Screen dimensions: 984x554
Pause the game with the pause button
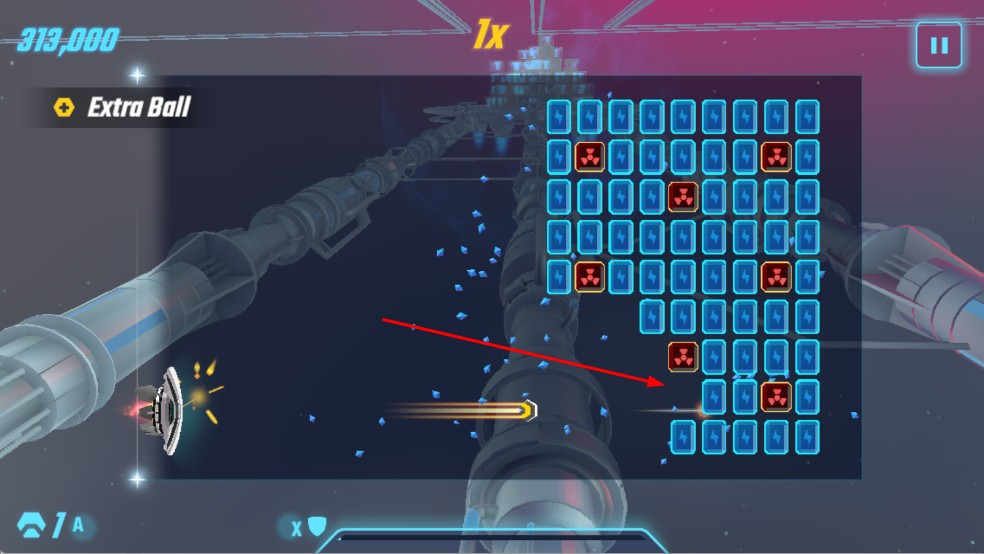[938, 46]
